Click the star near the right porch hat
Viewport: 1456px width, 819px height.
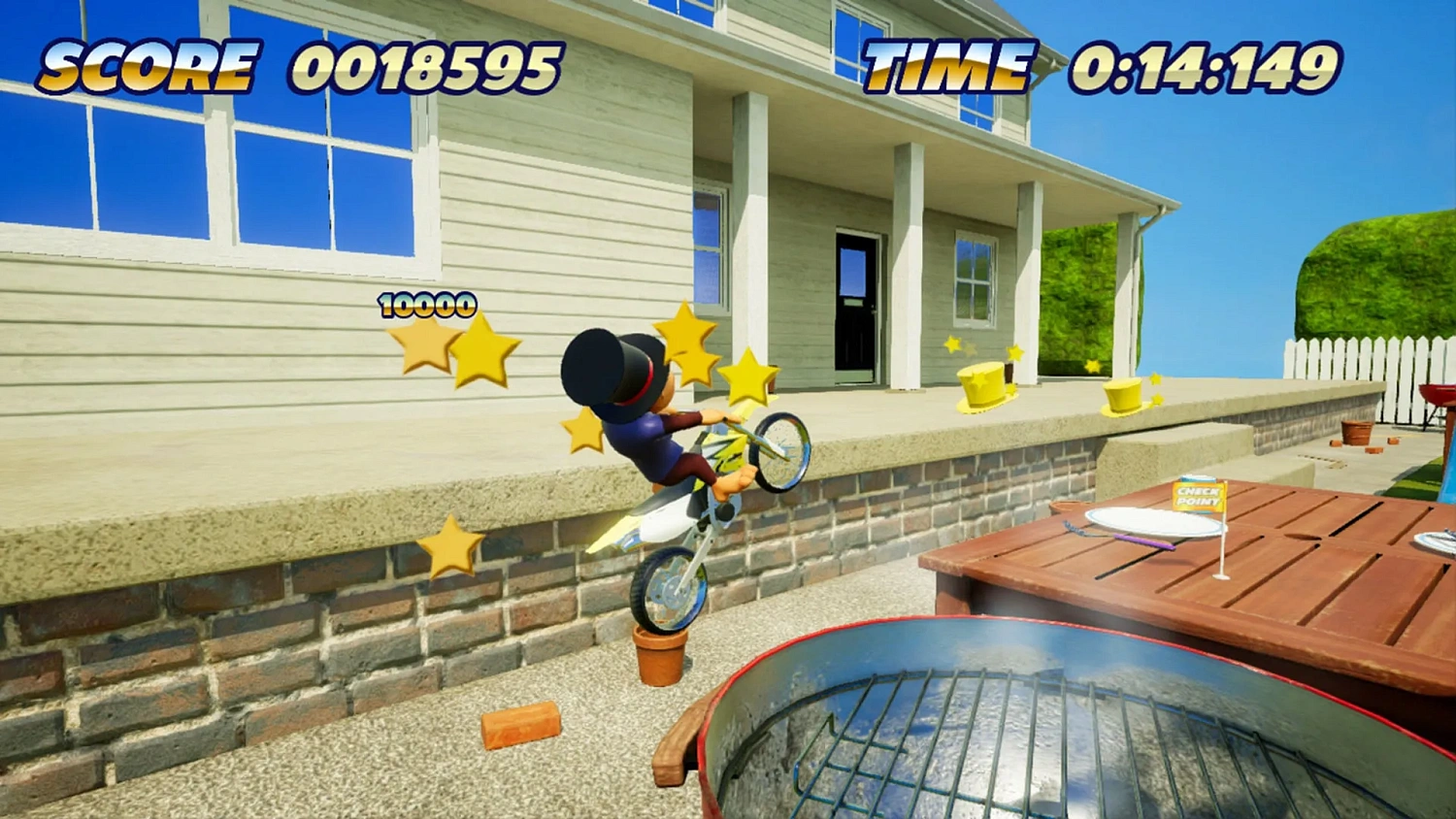coord(1155,379)
